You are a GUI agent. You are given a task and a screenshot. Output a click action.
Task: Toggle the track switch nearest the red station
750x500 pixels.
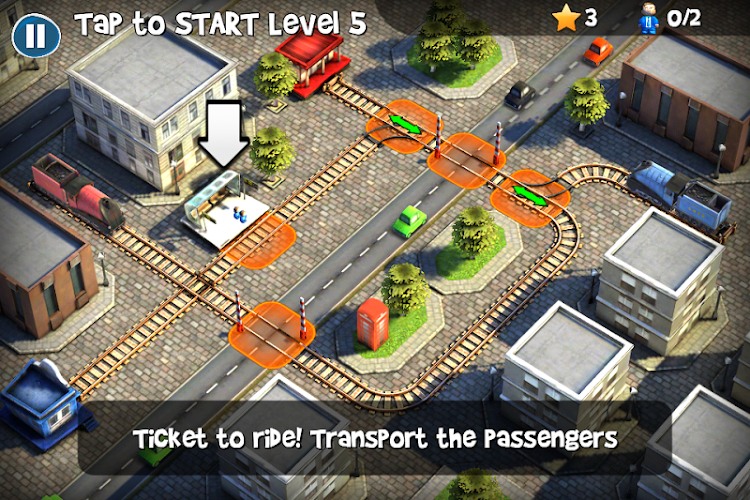(403, 125)
